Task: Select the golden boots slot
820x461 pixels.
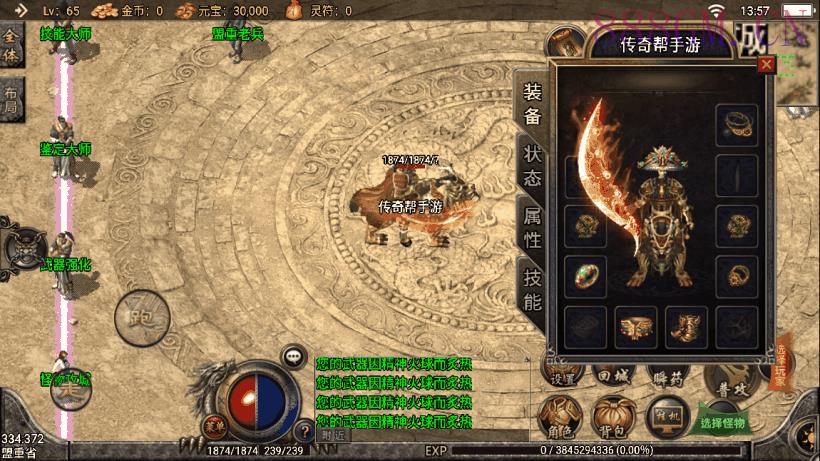Action: 687,326
